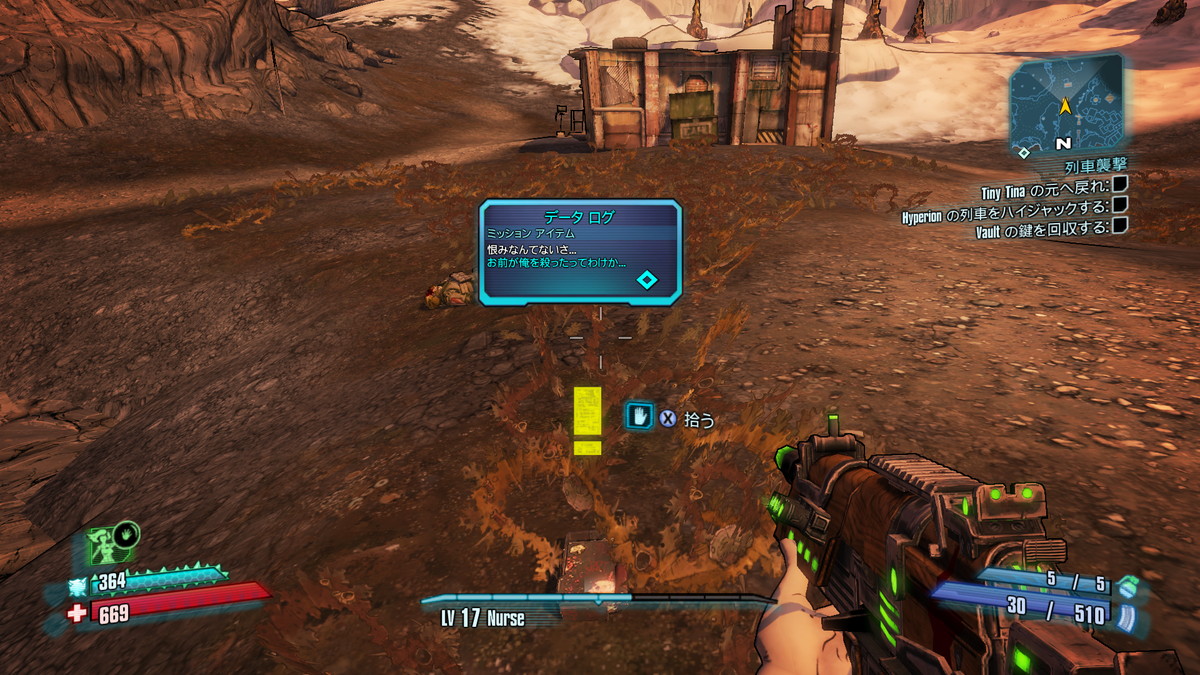The image size is (1200, 675).
Task: Toggle the Vault key objective checkbox
Action: pos(1121,226)
